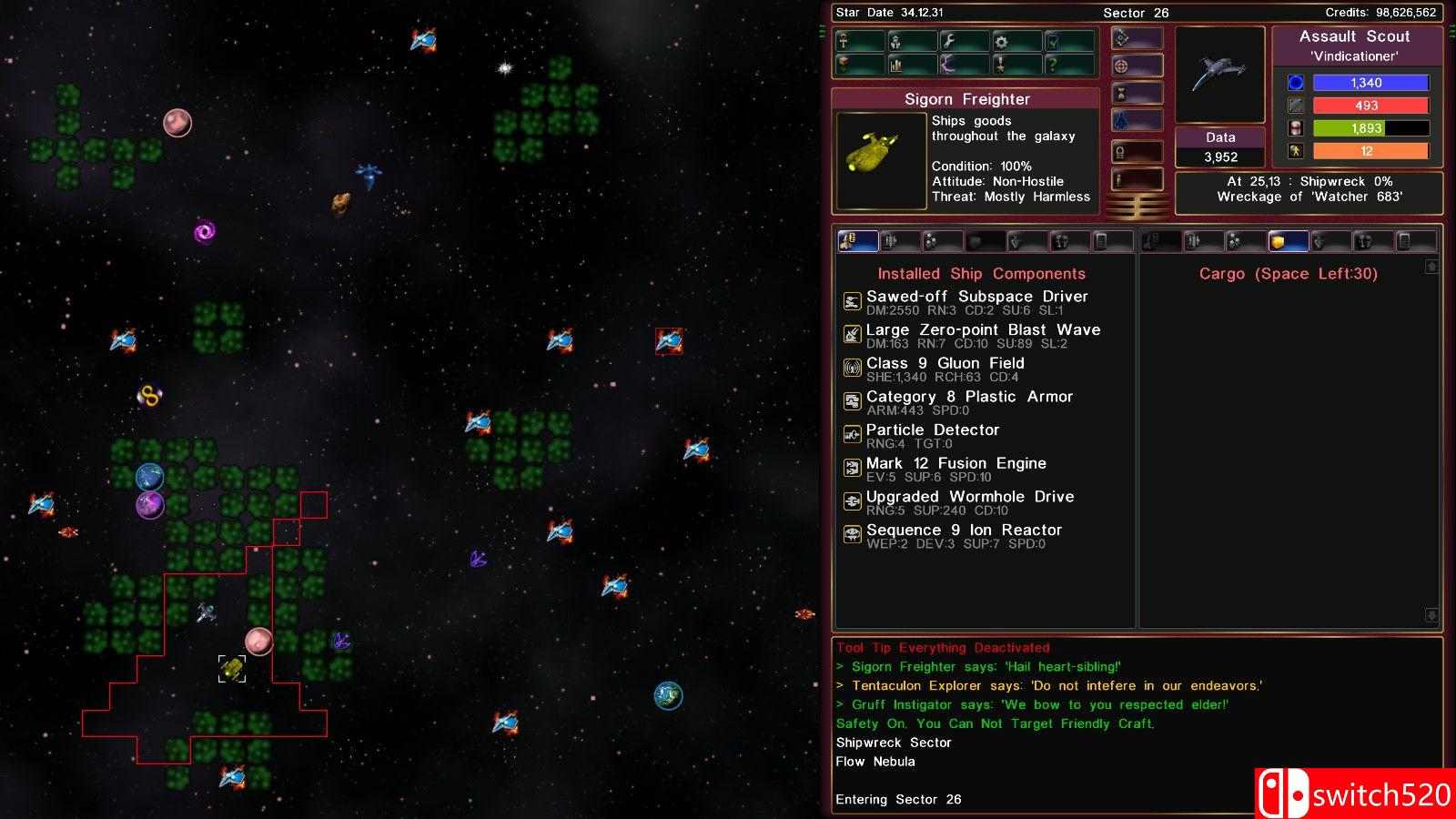1456x819 pixels.
Task: Switch to the gold cube cargo tab
Action: click(1287, 241)
